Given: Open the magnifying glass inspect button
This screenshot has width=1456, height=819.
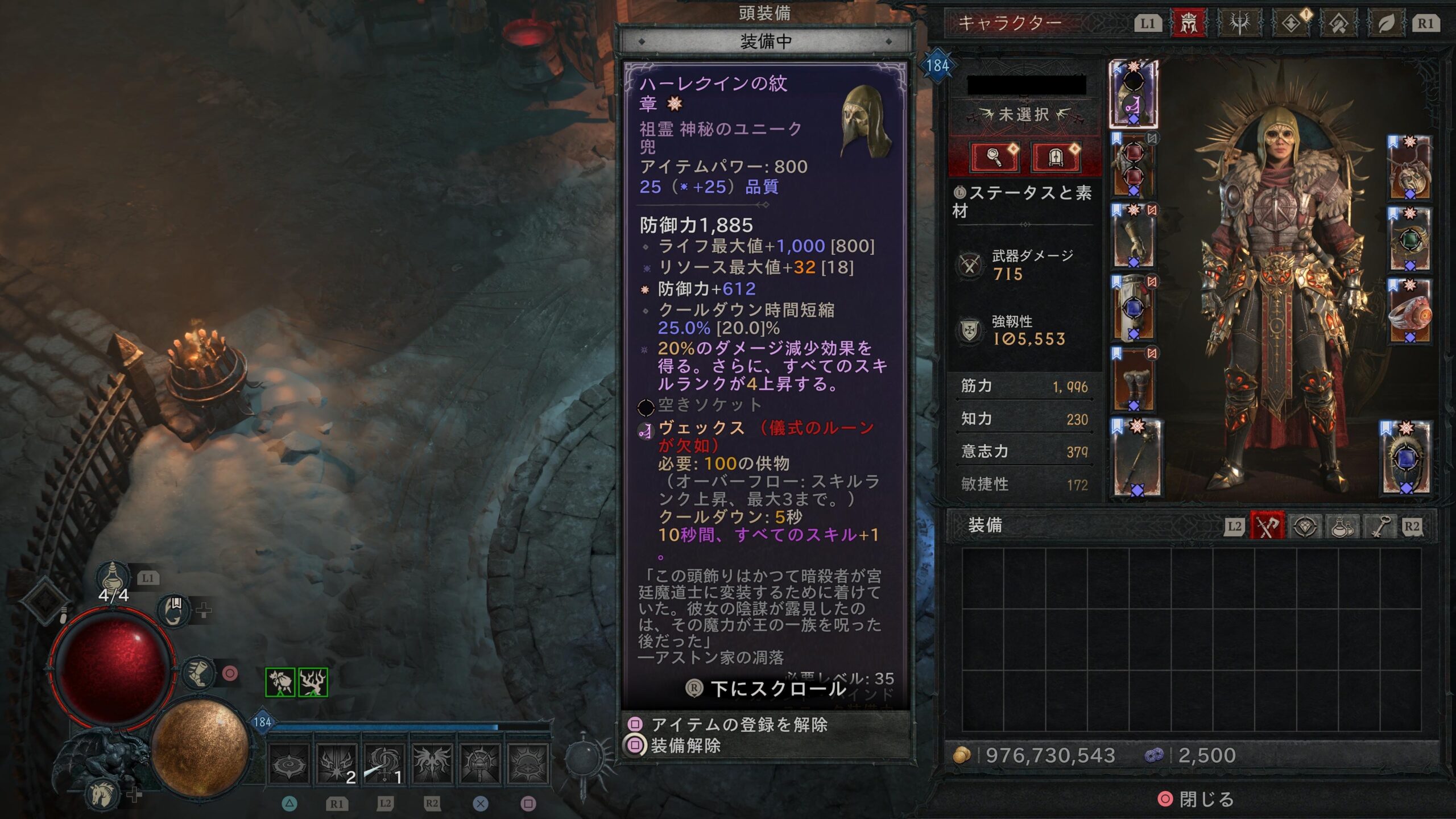Looking at the screenshot, I should click(995, 156).
